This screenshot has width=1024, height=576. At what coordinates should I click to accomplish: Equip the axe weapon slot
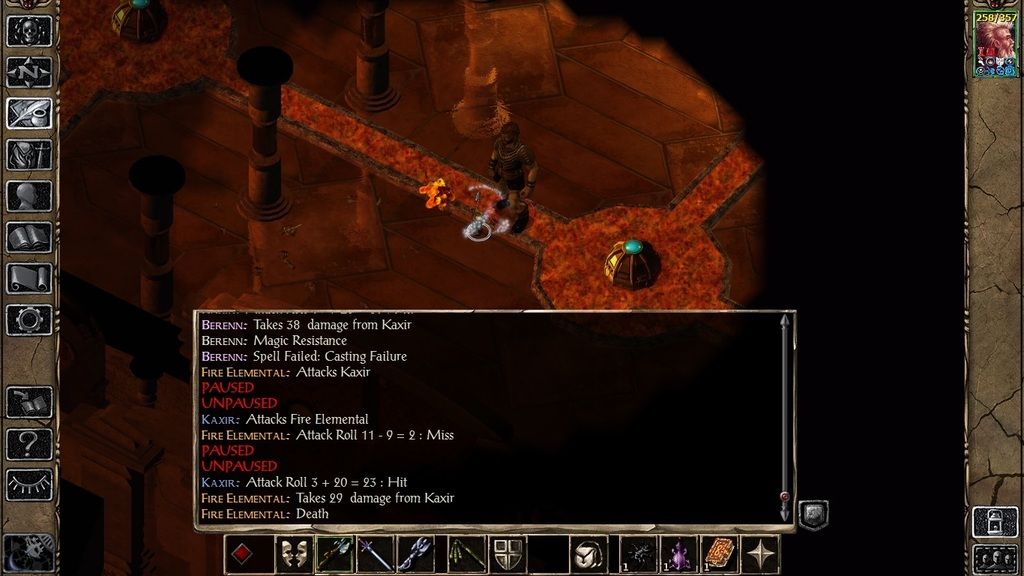(x=334, y=554)
